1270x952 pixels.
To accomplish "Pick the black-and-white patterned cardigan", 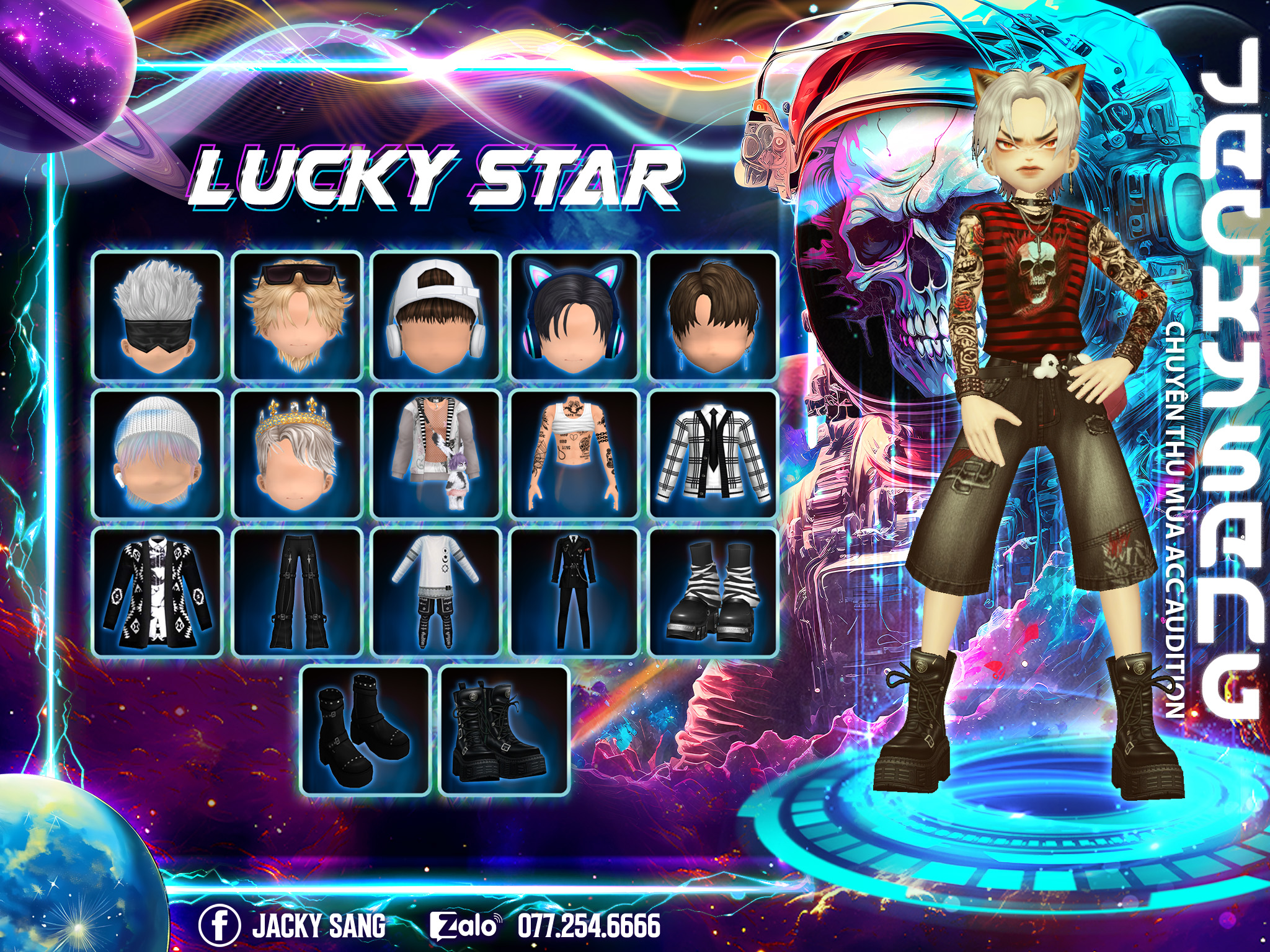I will coord(158,593).
